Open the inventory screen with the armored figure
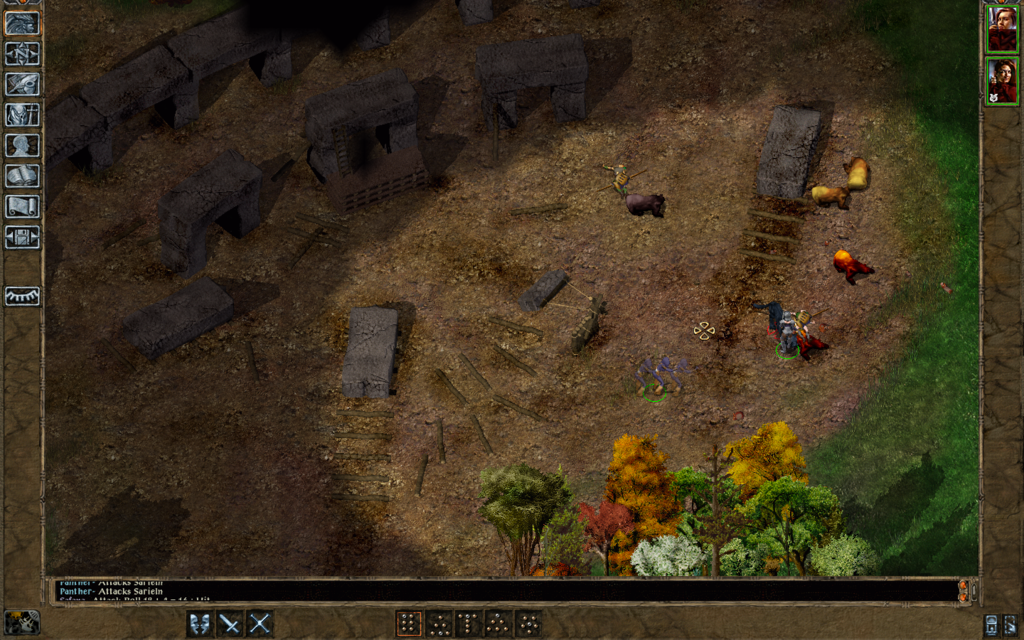Image resolution: width=1024 pixels, height=640 pixels. (22, 115)
